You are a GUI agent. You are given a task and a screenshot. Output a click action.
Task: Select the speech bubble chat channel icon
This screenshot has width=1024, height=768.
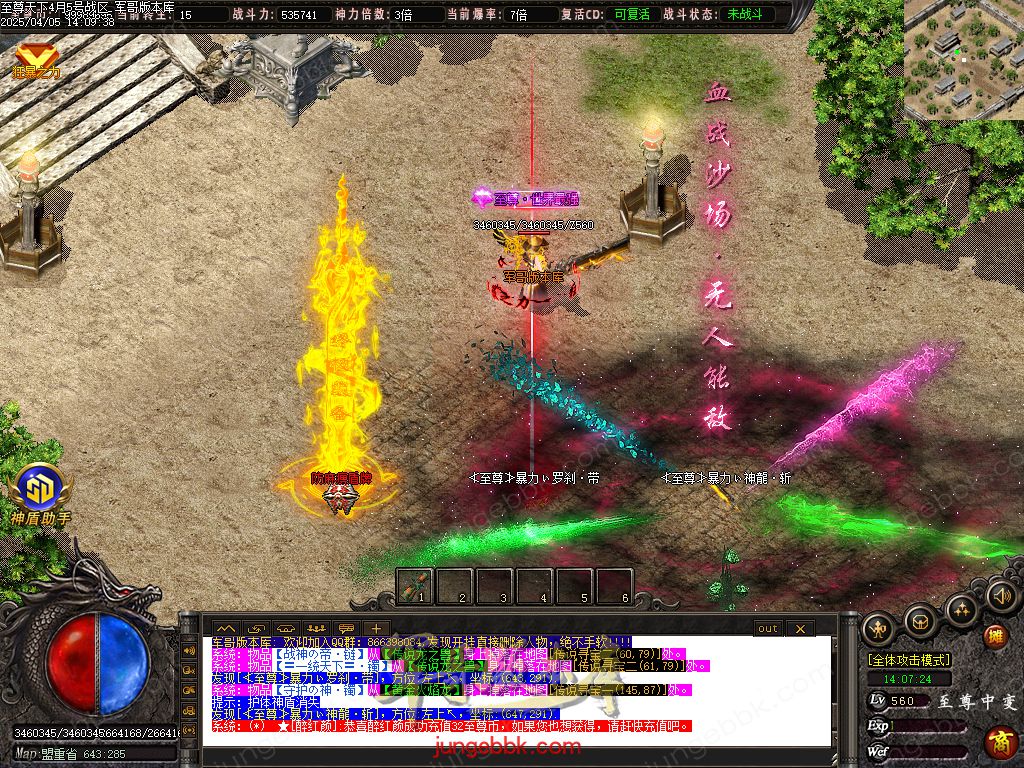pyautogui.click(x=346, y=629)
